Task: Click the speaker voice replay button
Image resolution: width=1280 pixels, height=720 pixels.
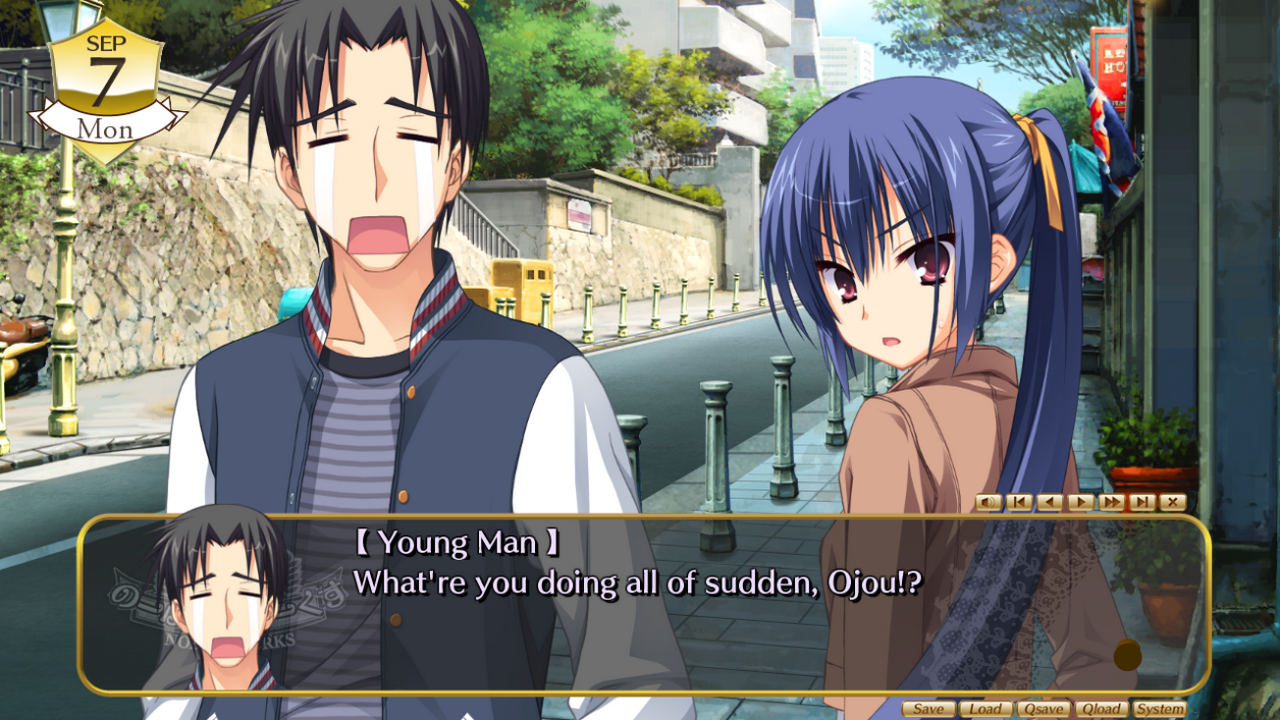Action: click(988, 502)
